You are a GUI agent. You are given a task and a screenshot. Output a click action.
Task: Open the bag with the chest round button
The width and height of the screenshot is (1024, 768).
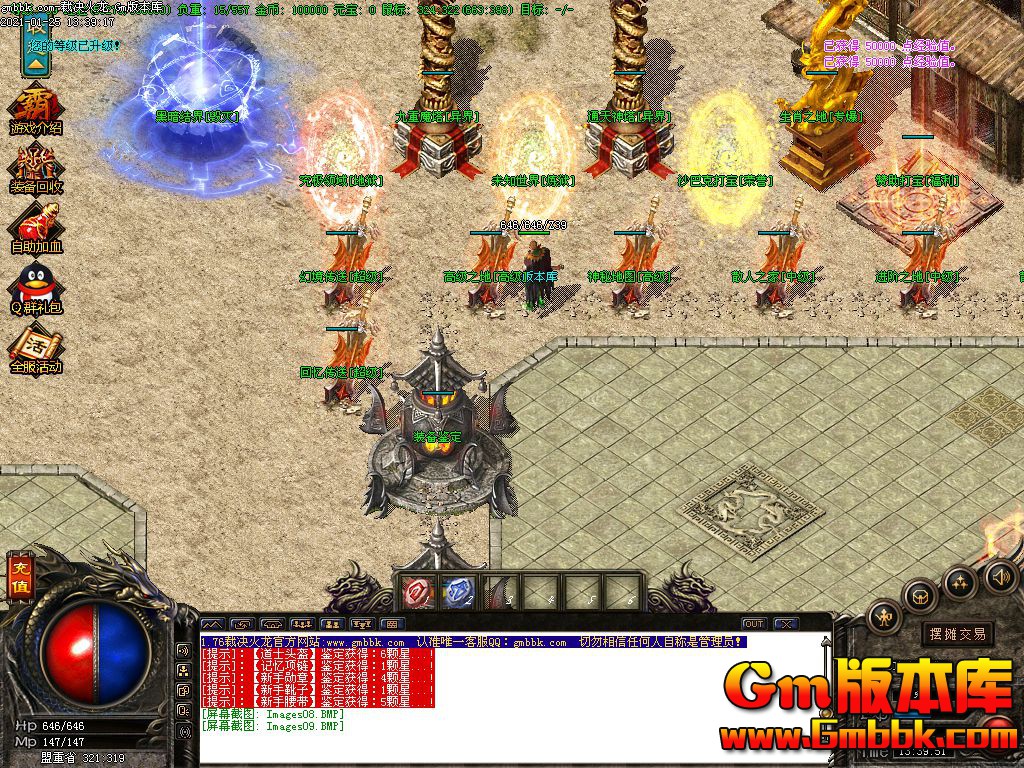[920, 596]
